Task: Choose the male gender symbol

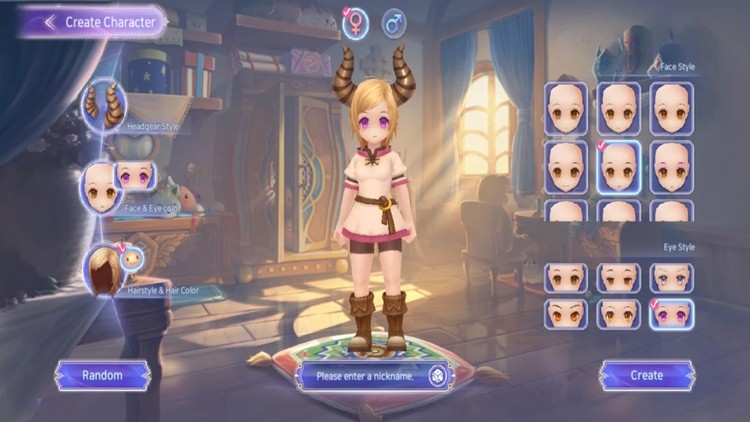Action: pyautogui.click(x=394, y=22)
